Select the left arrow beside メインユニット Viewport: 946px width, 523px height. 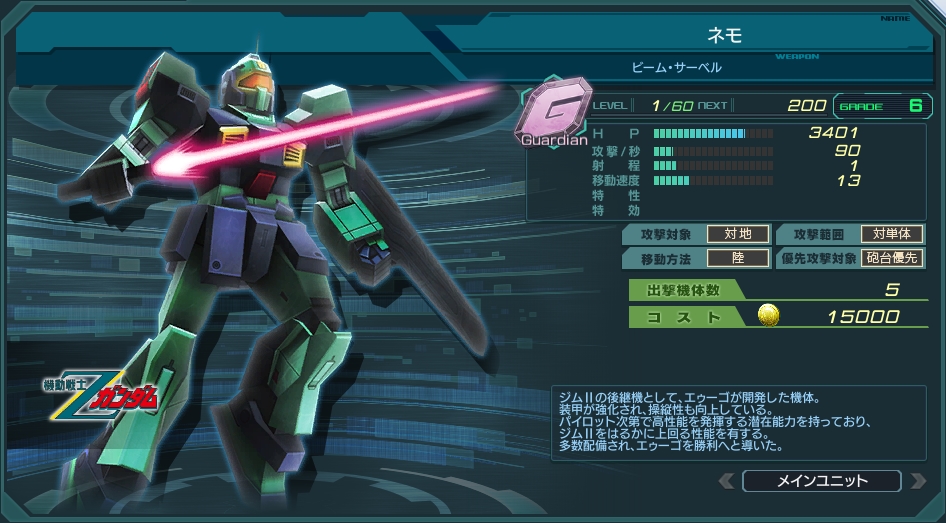(x=727, y=481)
